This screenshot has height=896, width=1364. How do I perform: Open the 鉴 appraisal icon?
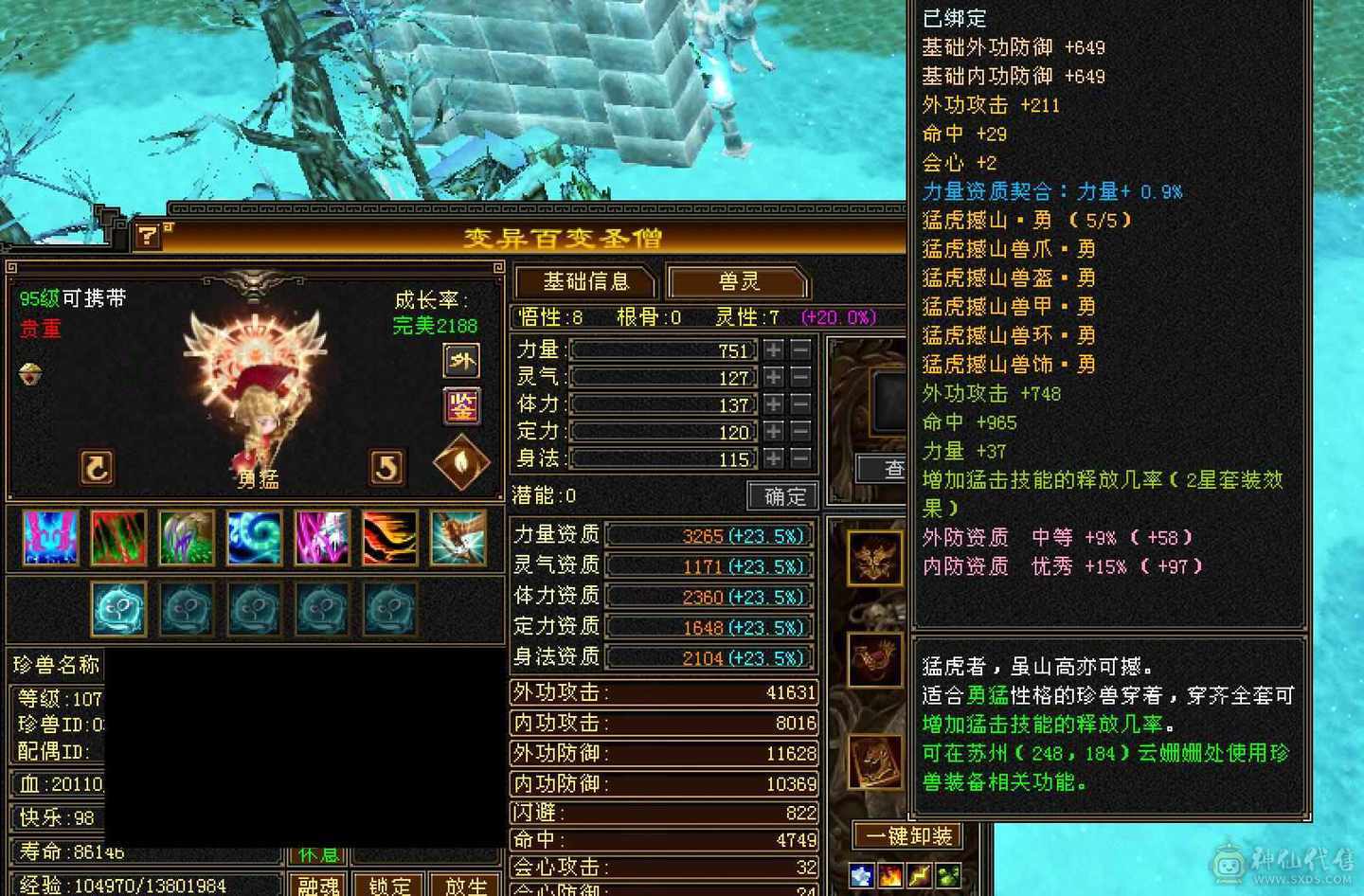tap(461, 405)
